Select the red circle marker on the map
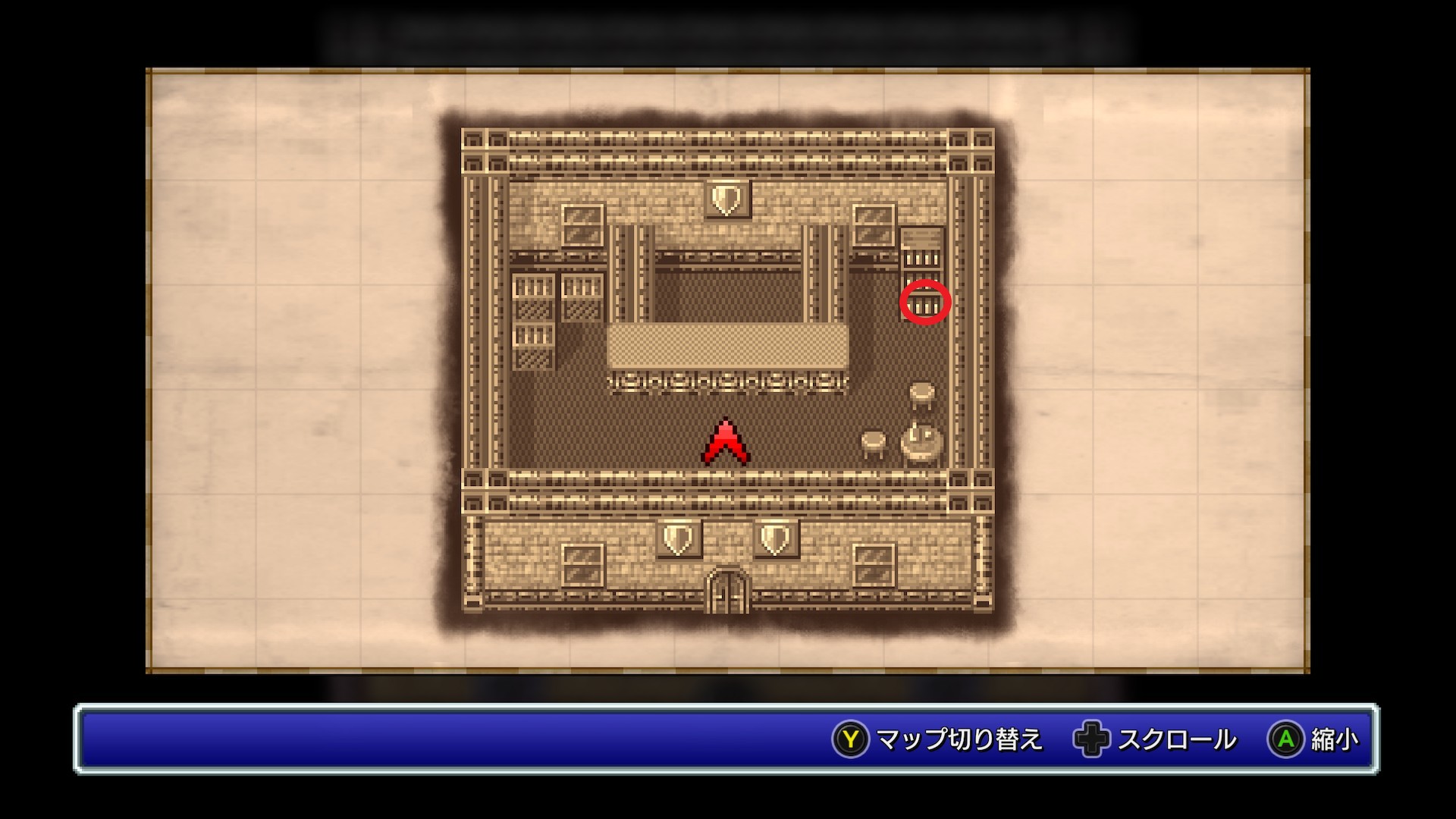 point(925,303)
